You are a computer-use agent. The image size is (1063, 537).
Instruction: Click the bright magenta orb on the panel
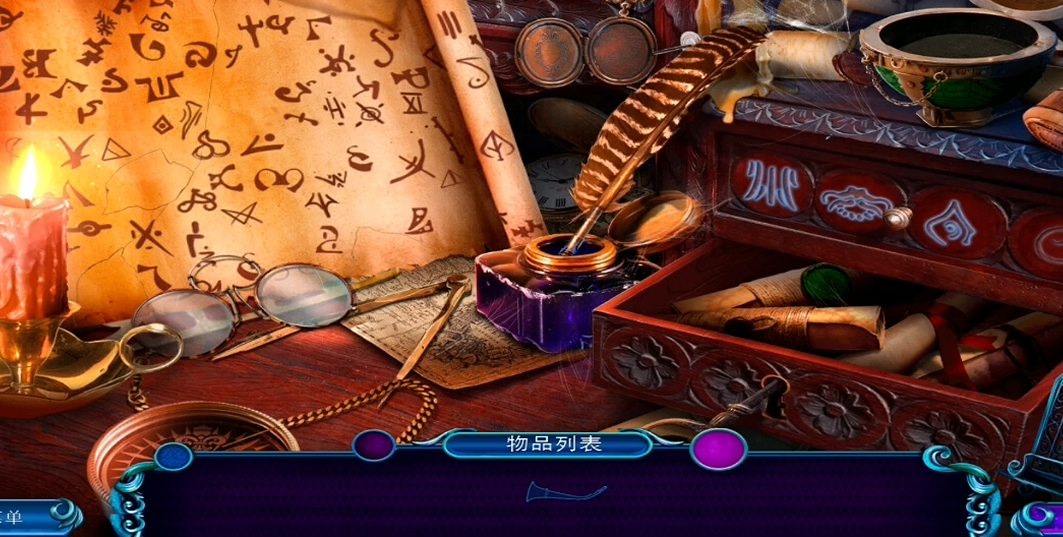pos(718,449)
